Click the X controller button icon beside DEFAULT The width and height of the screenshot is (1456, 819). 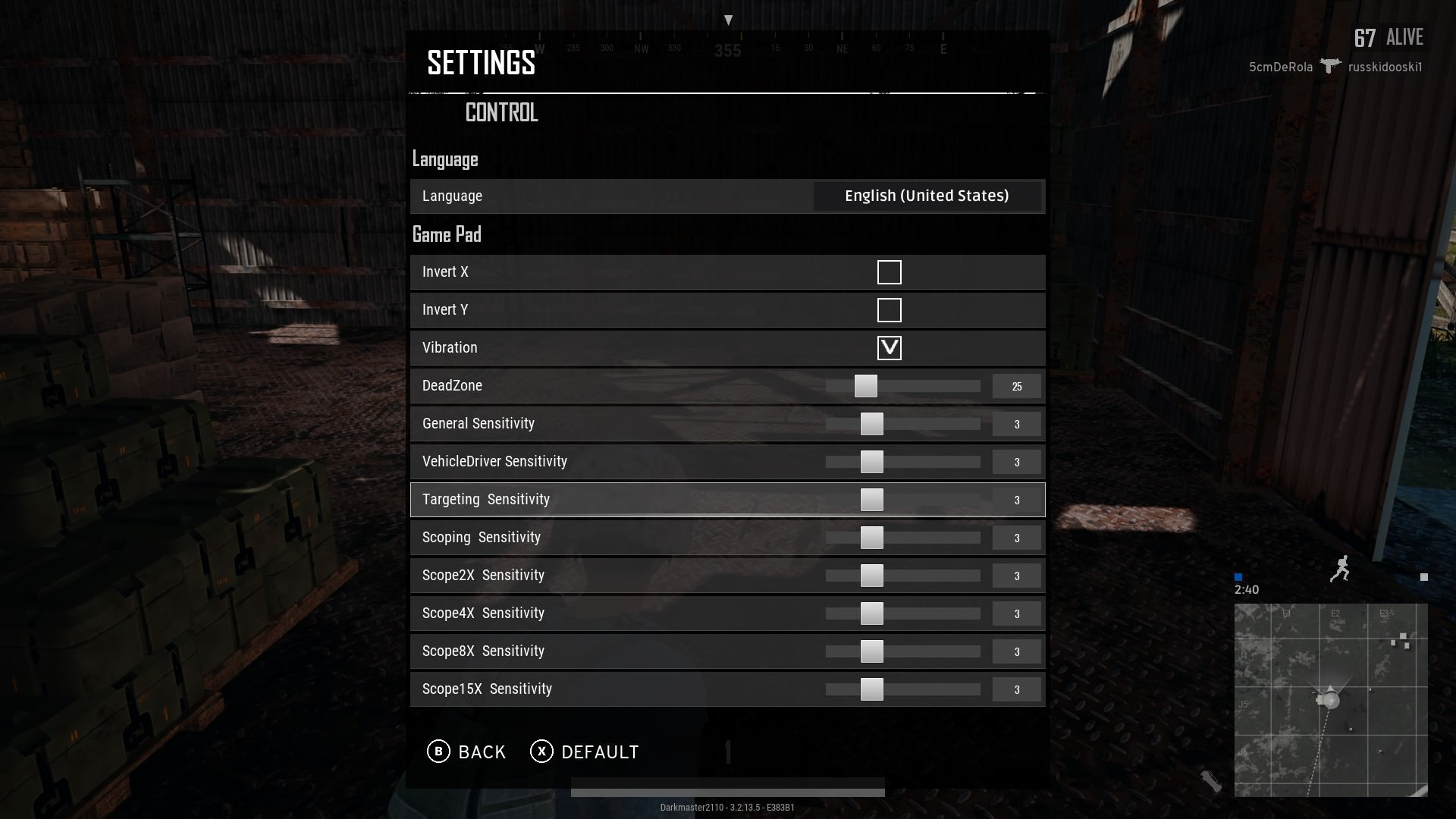tap(540, 752)
